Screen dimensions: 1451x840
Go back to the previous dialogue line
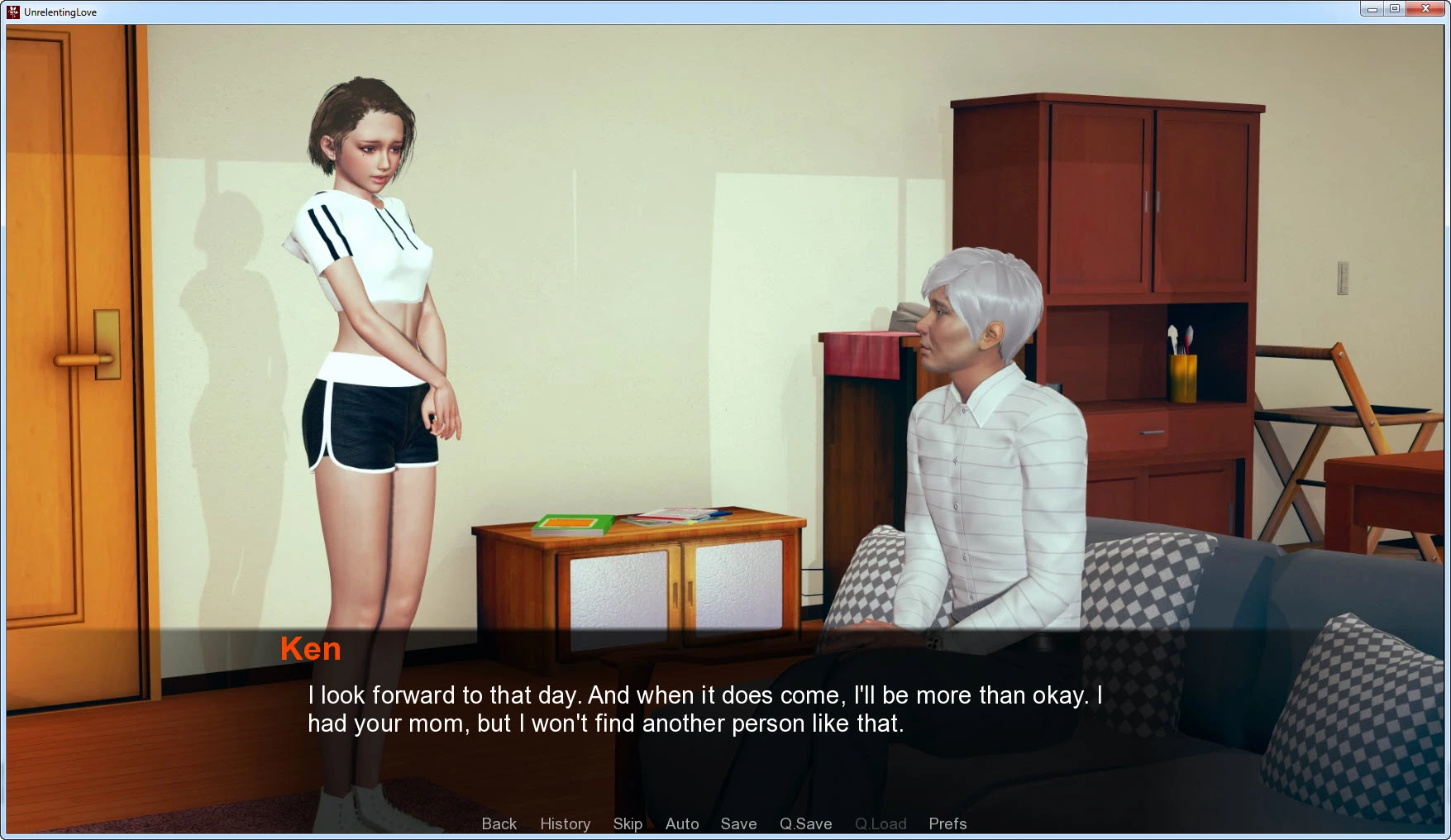[499, 823]
